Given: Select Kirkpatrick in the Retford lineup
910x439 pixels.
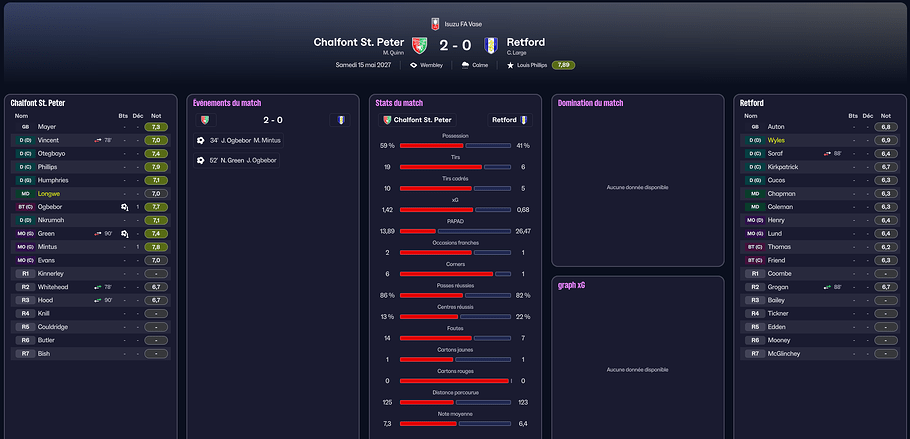Looking at the screenshot, I should [782, 167].
